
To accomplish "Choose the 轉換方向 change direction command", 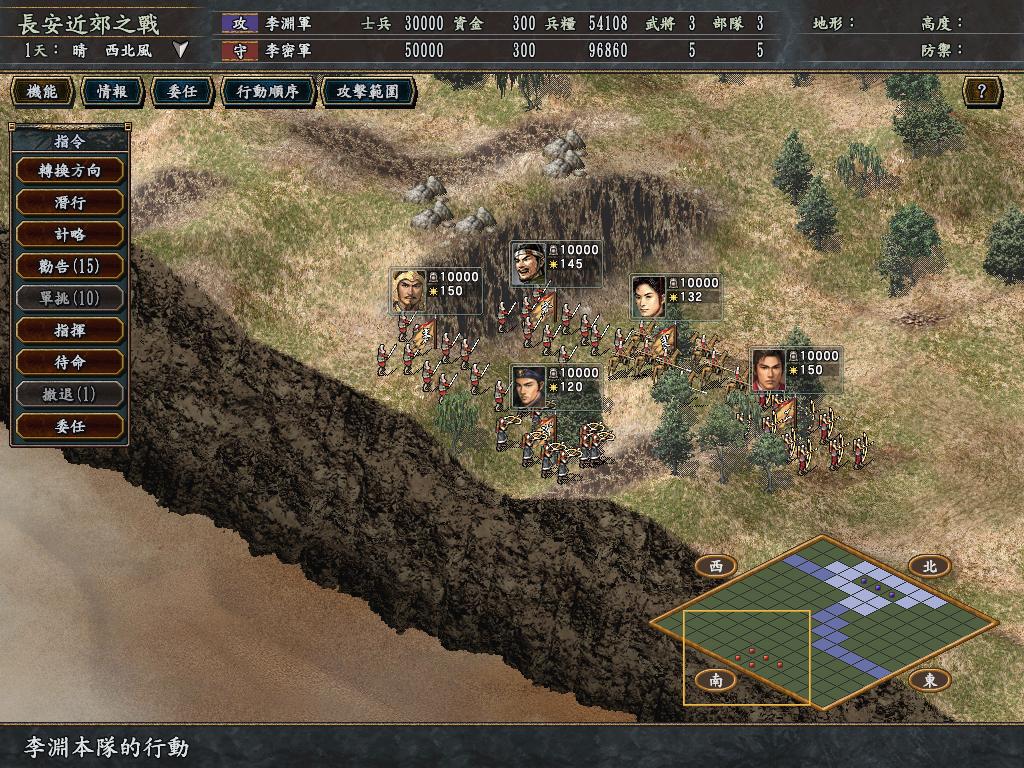I will (70, 170).
